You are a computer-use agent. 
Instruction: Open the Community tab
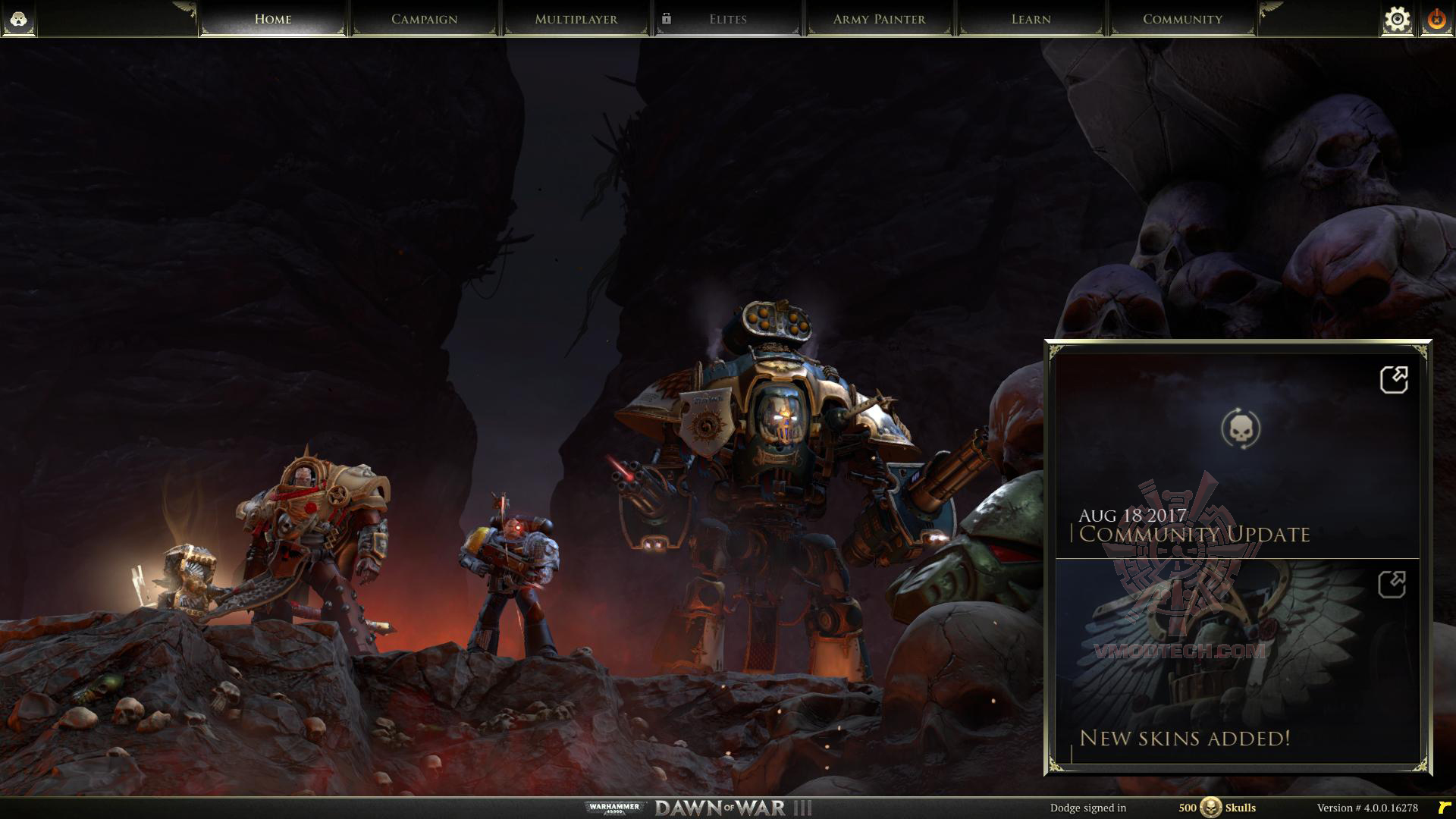pyautogui.click(x=1182, y=19)
